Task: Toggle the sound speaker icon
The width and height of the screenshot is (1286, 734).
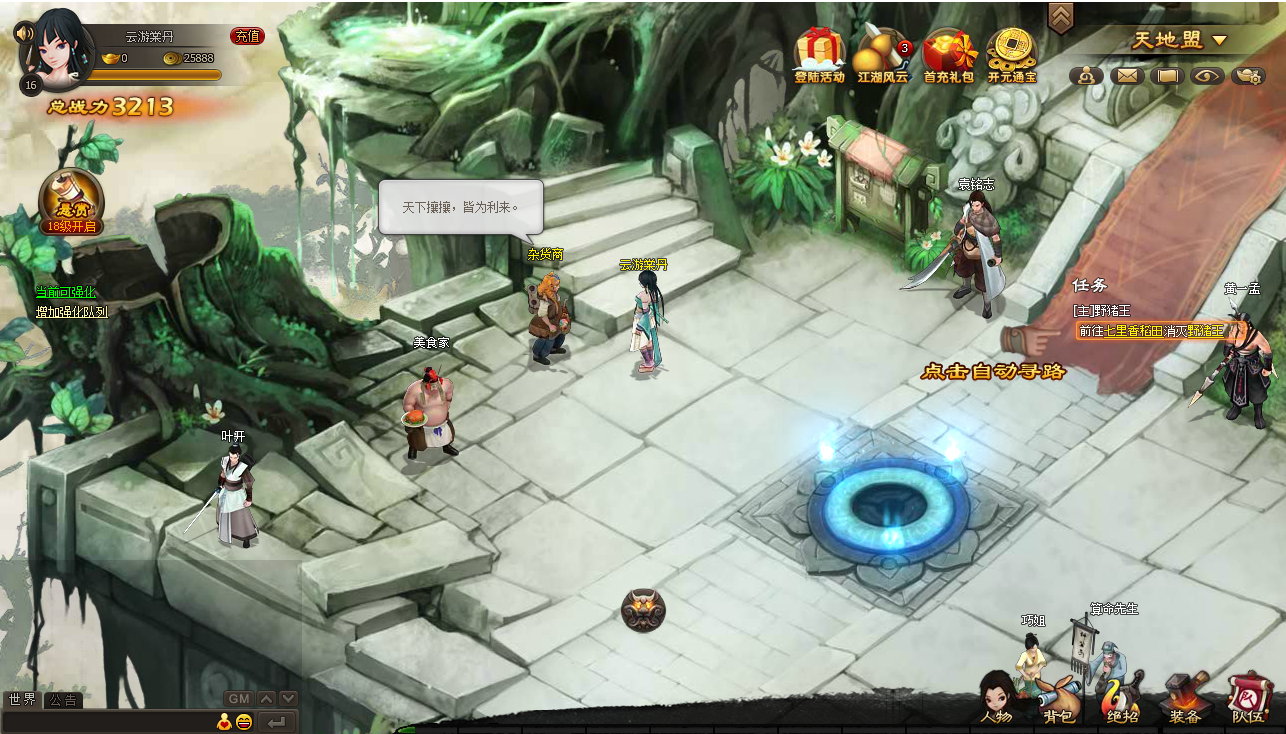Action: [24, 32]
